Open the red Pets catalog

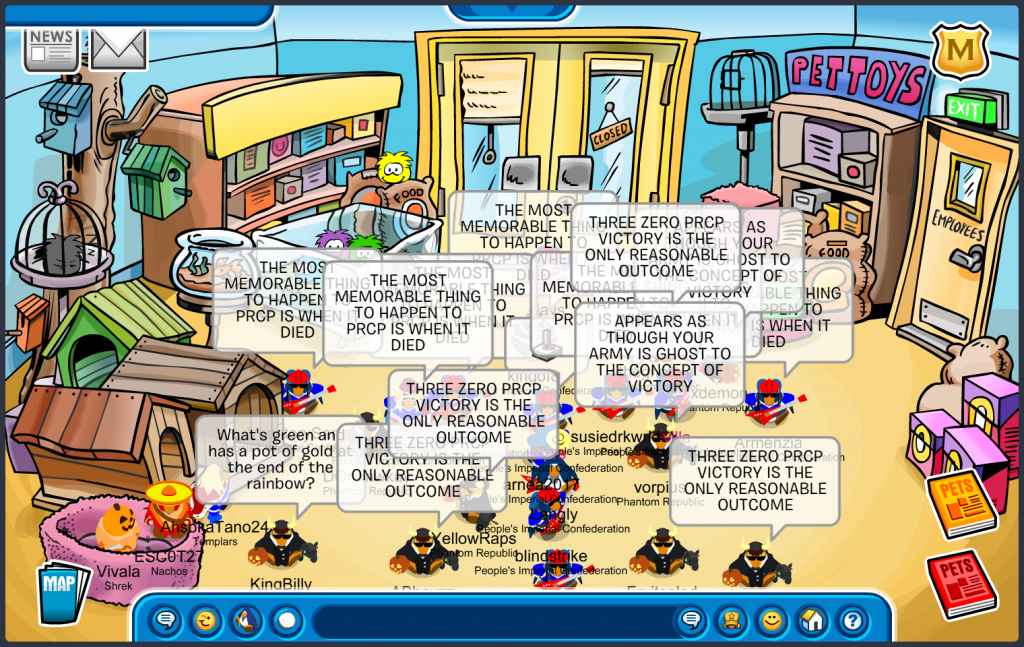coord(961,583)
